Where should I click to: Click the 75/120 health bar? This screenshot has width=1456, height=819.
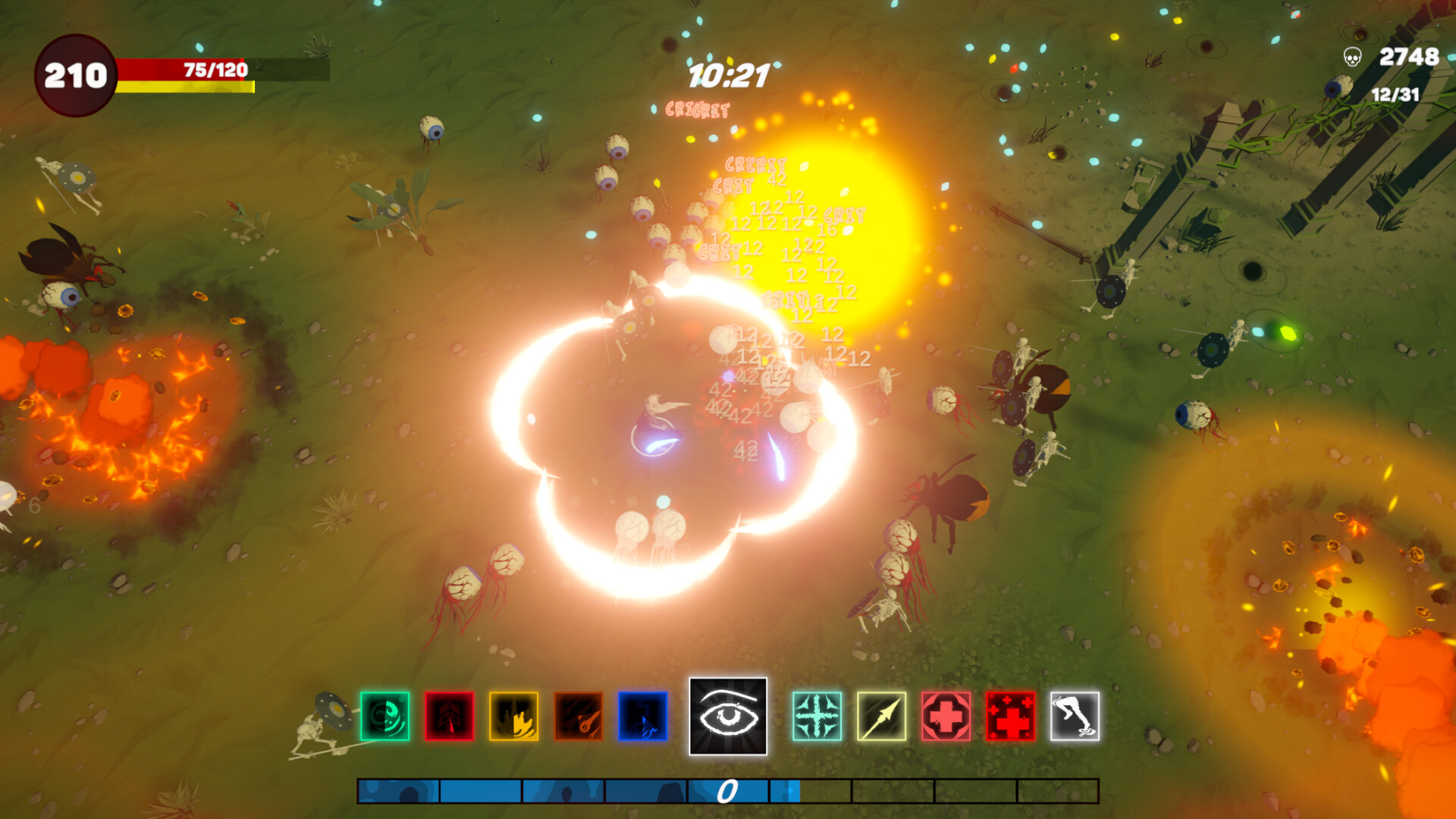click(214, 70)
